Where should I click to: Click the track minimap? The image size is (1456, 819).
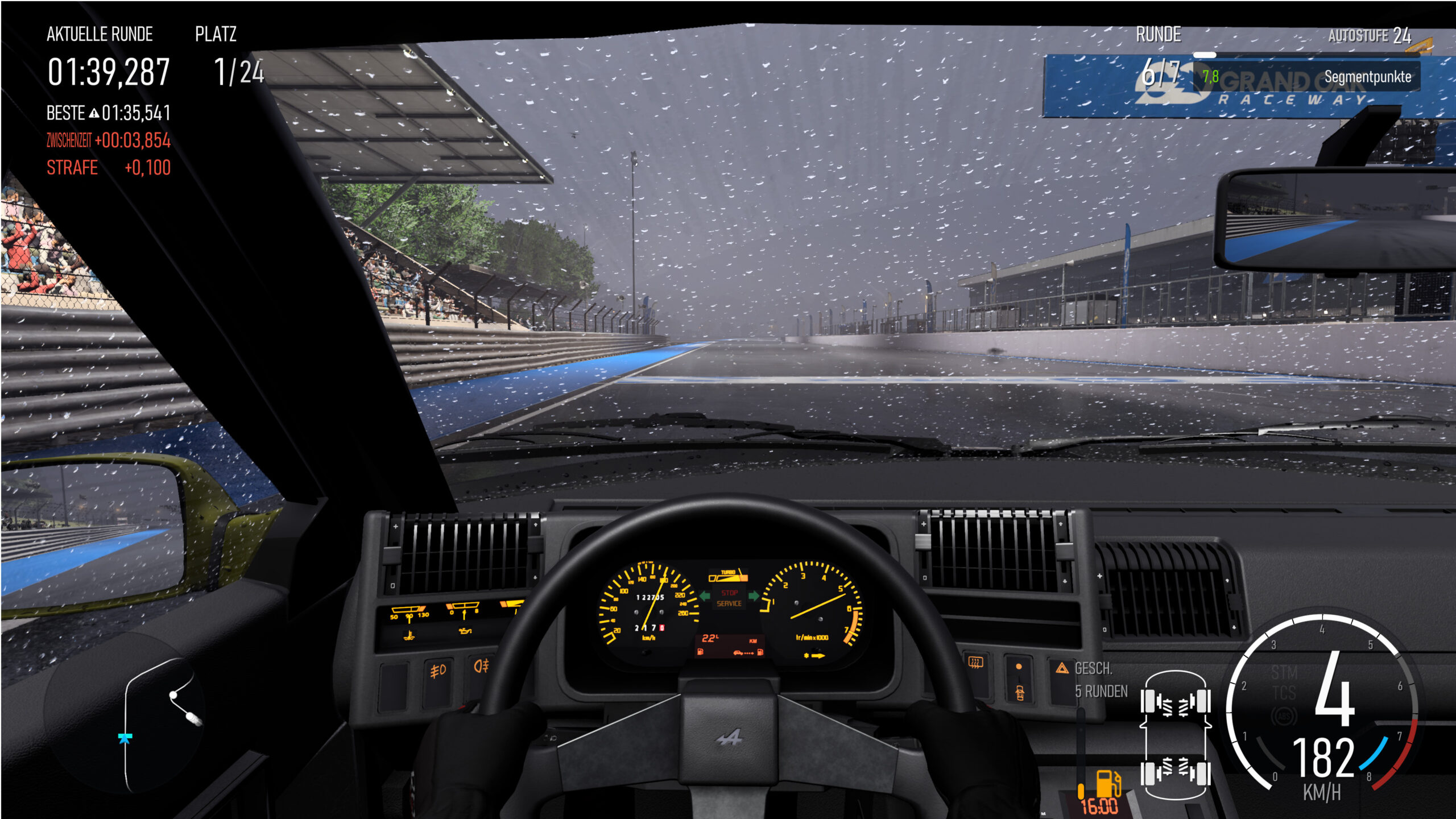click(x=155, y=723)
